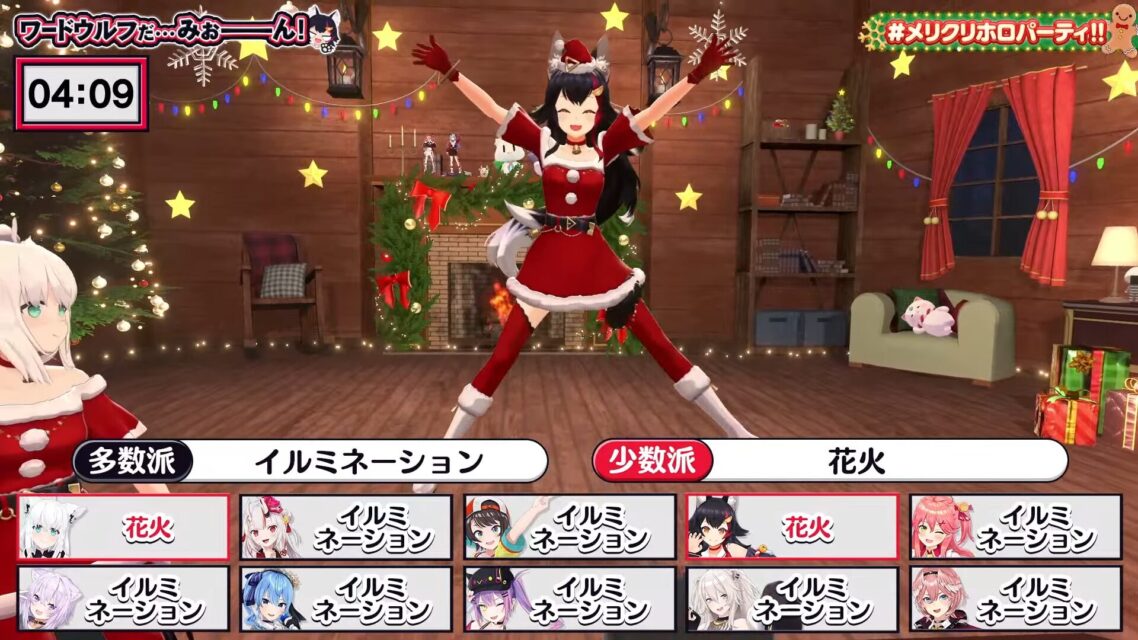Pick the purple-haired girl in black cap panel
The width and height of the screenshot is (1138, 640).
point(569,599)
